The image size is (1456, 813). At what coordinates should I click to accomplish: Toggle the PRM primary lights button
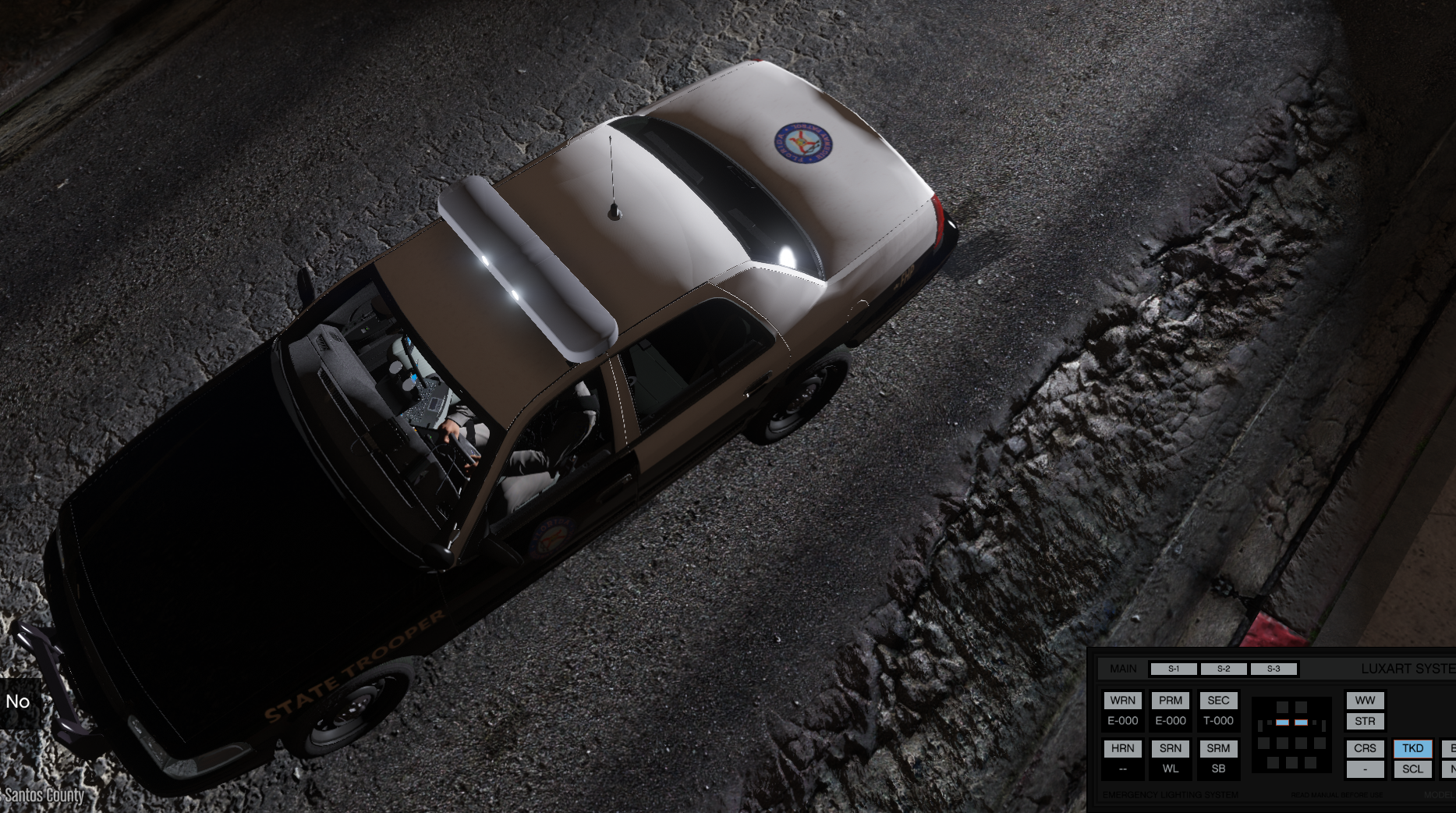1171,701
